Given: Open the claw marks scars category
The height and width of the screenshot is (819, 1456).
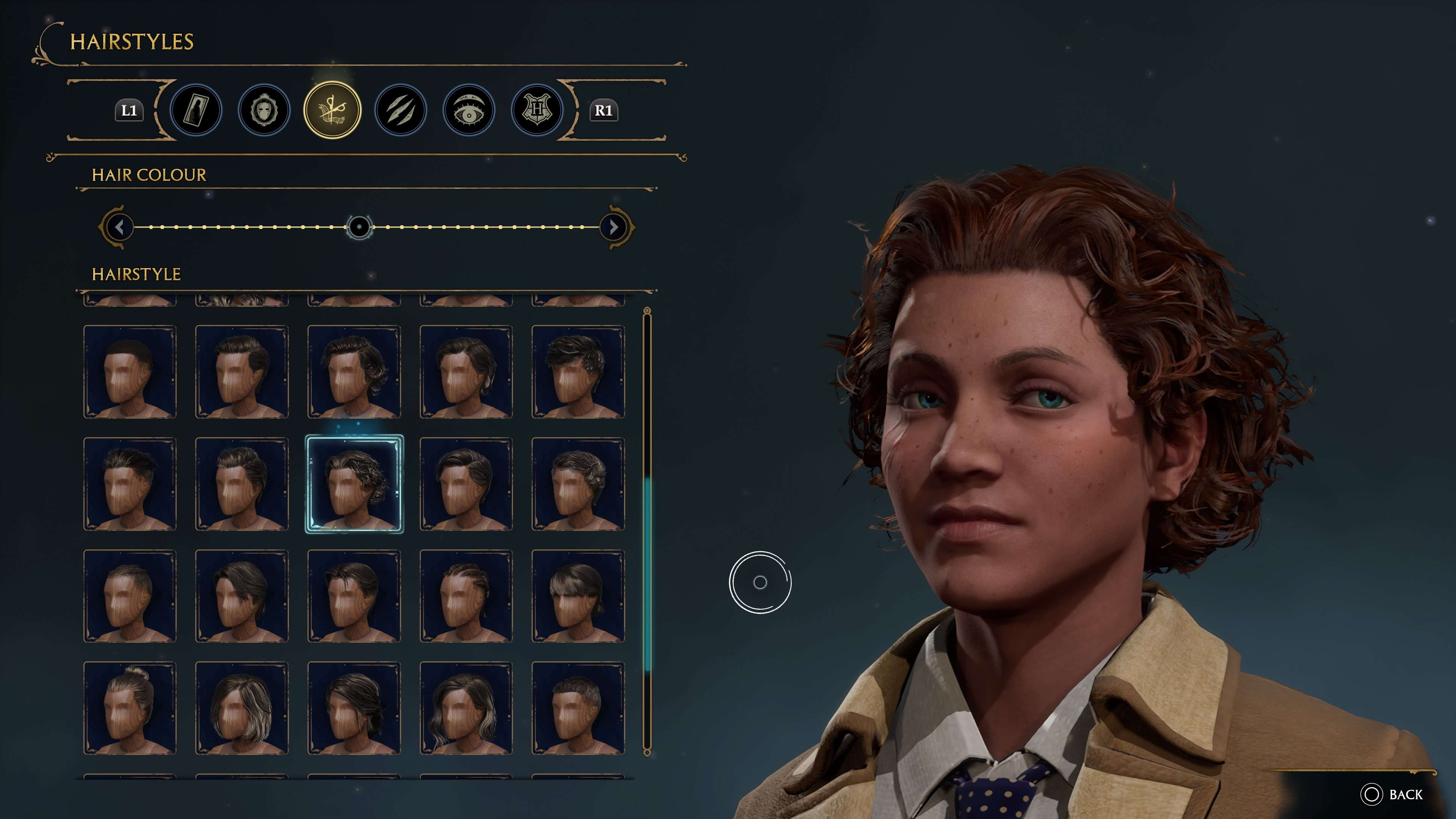Looking at the screenshot, I should (401, 110).
